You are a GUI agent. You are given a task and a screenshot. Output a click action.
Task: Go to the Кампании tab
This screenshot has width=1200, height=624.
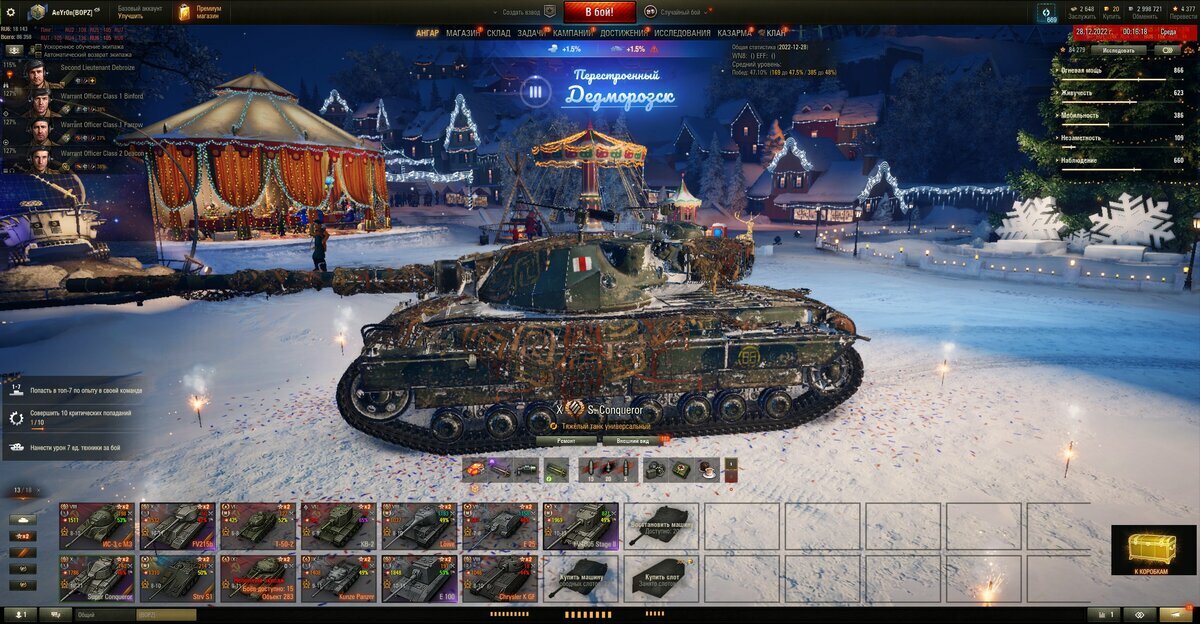[572, 33]
